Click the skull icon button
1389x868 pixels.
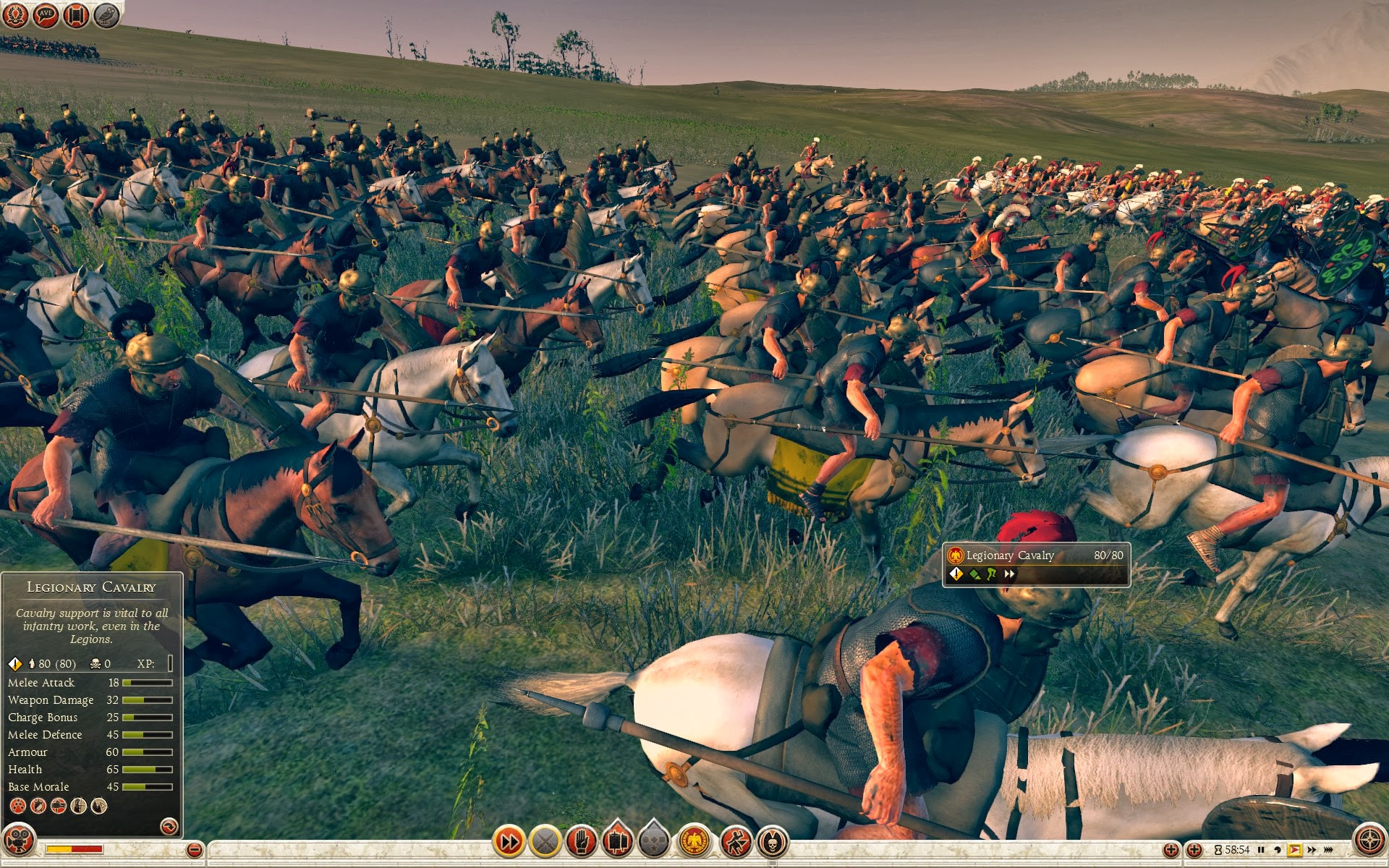pos(773,841)
